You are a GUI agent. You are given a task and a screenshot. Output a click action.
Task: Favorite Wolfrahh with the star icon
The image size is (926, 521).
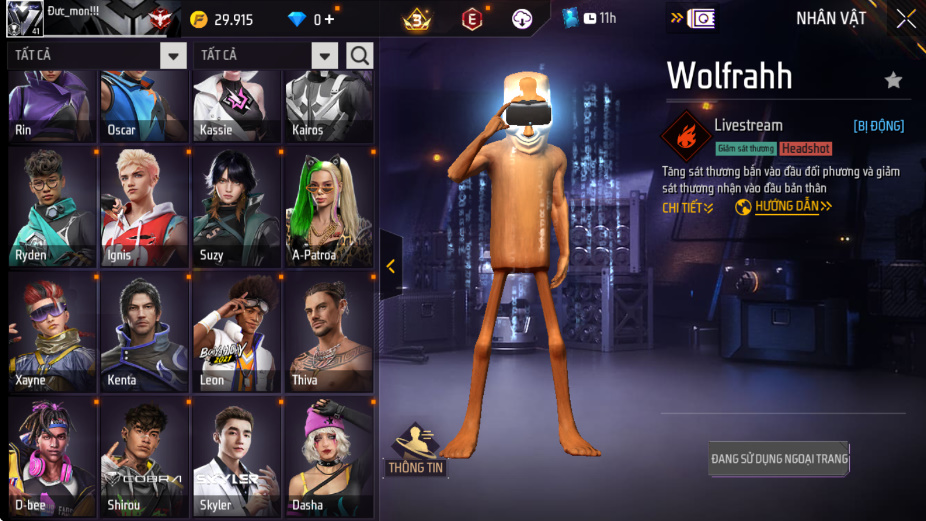(893, 80)
